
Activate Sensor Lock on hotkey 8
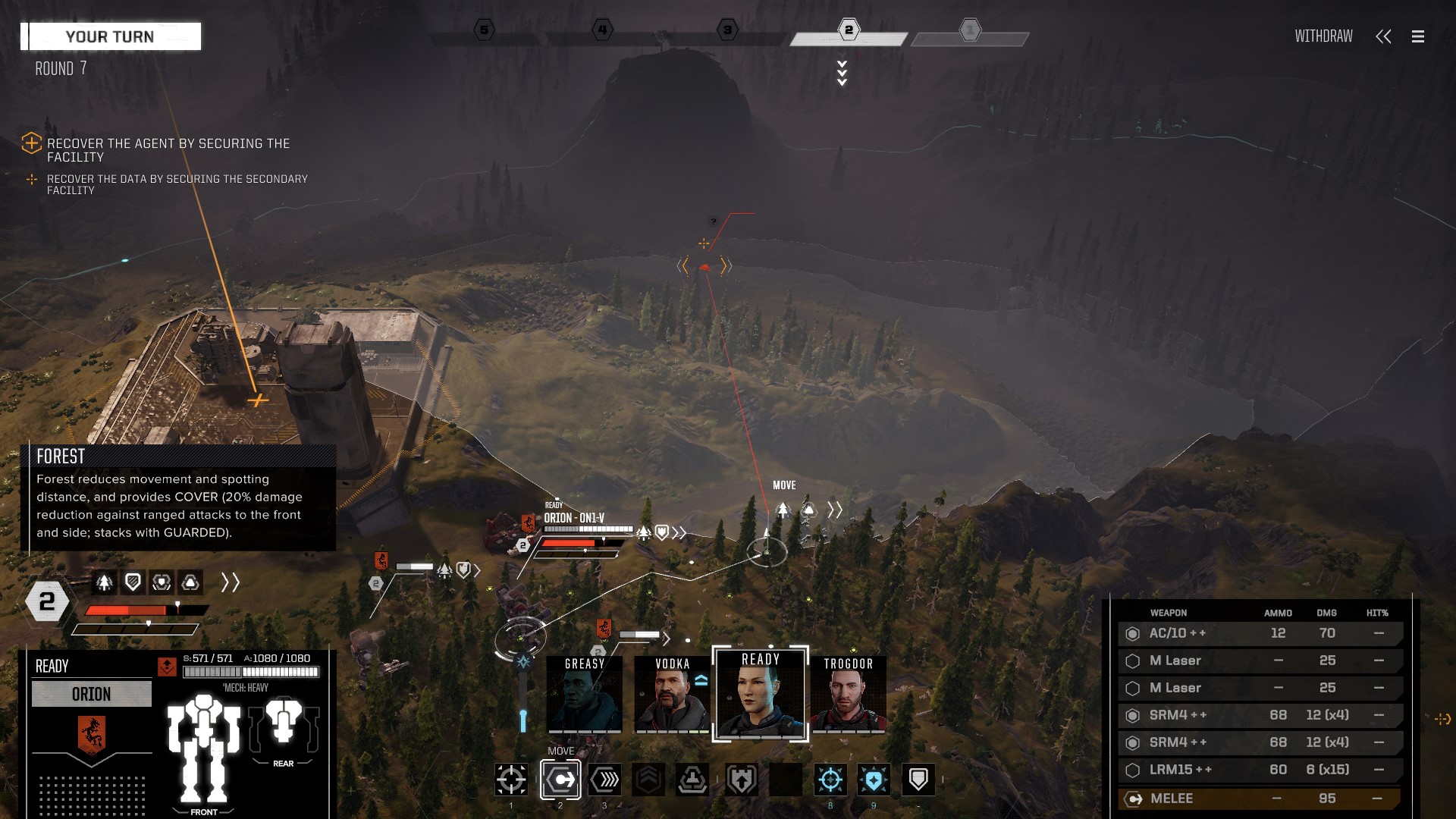(x=830, y=779)
